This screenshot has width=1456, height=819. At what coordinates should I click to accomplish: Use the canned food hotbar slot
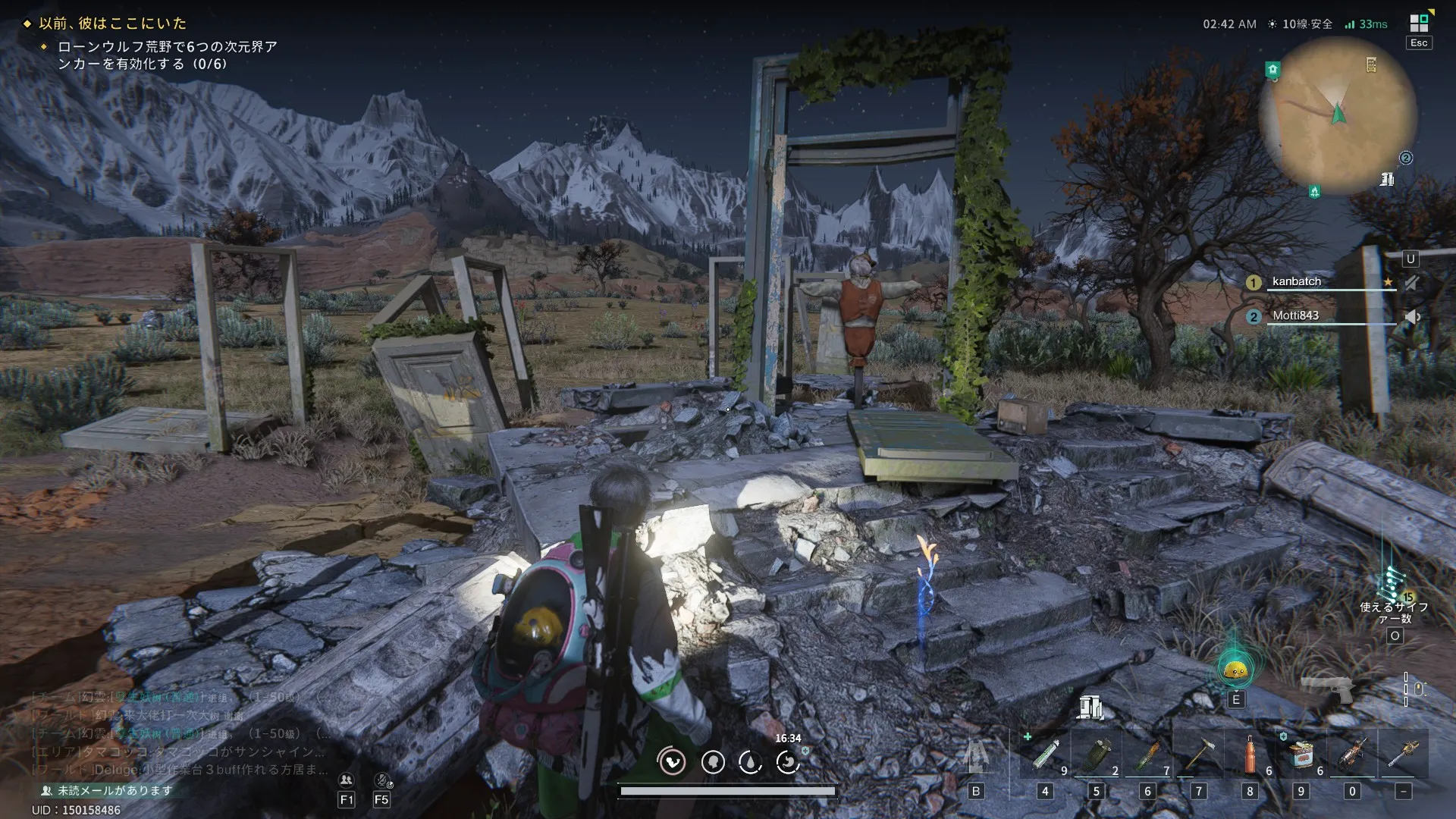[1301, 755]
